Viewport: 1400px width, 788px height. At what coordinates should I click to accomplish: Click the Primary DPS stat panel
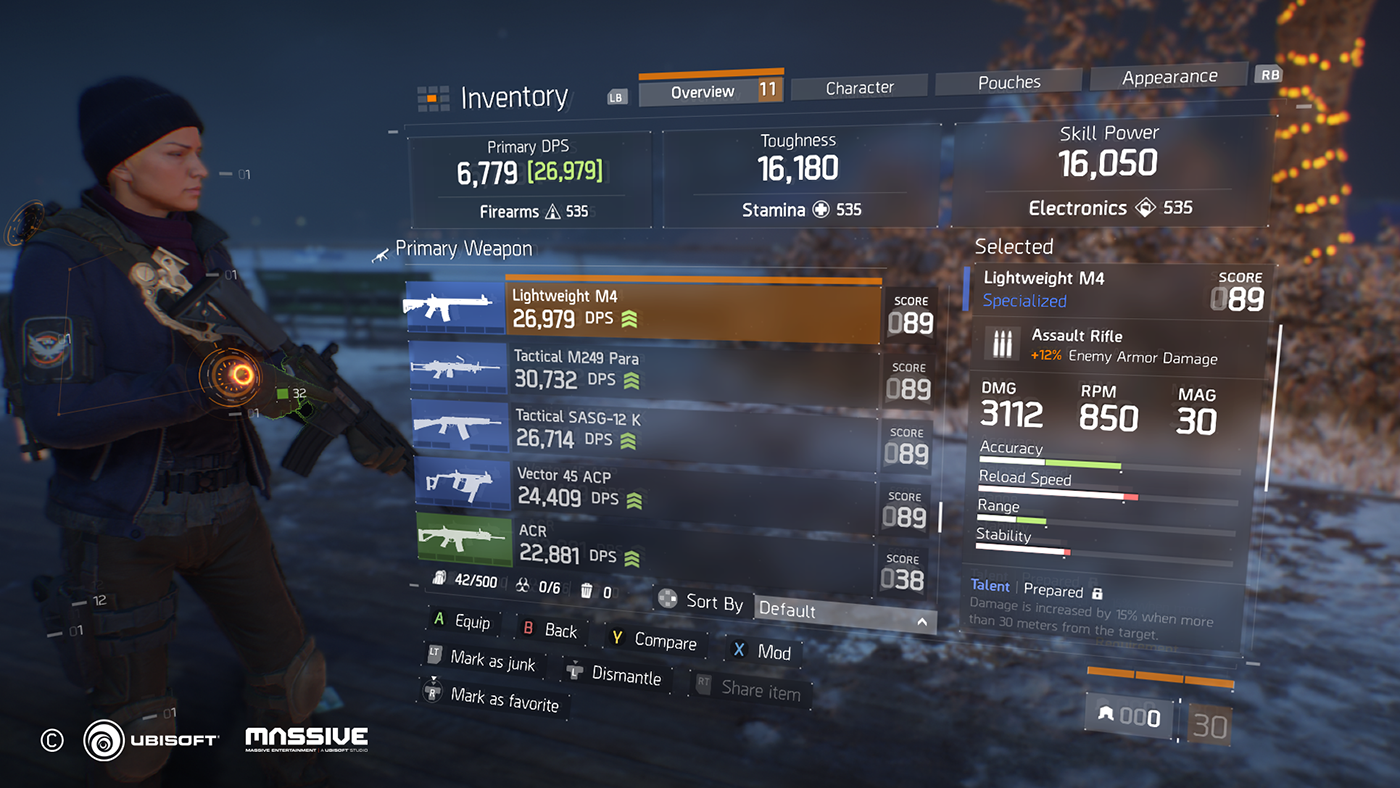click(530, 180)
